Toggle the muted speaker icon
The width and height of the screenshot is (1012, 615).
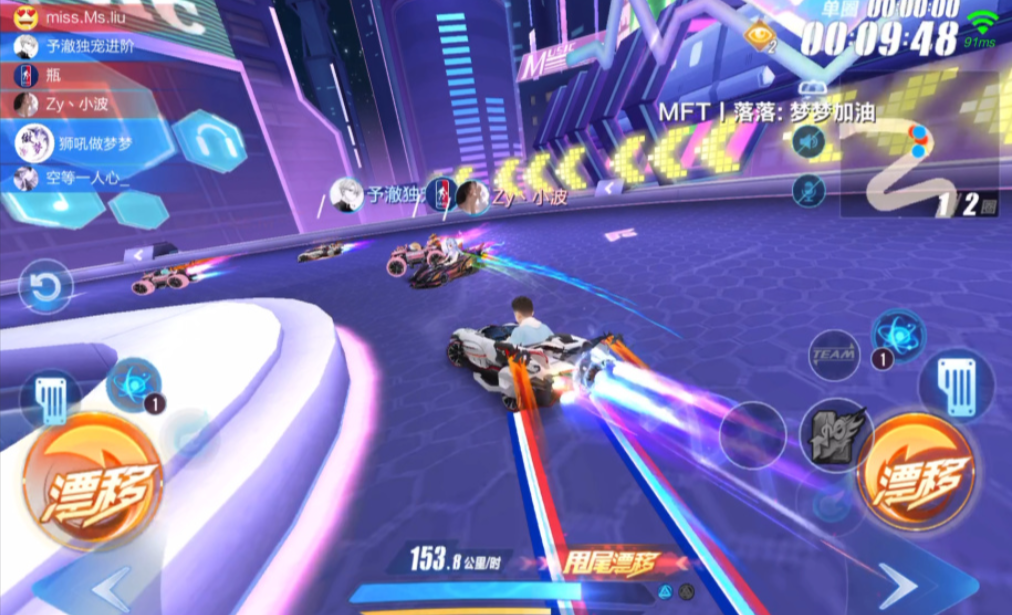pyautogui.click(x=808, y=141)
